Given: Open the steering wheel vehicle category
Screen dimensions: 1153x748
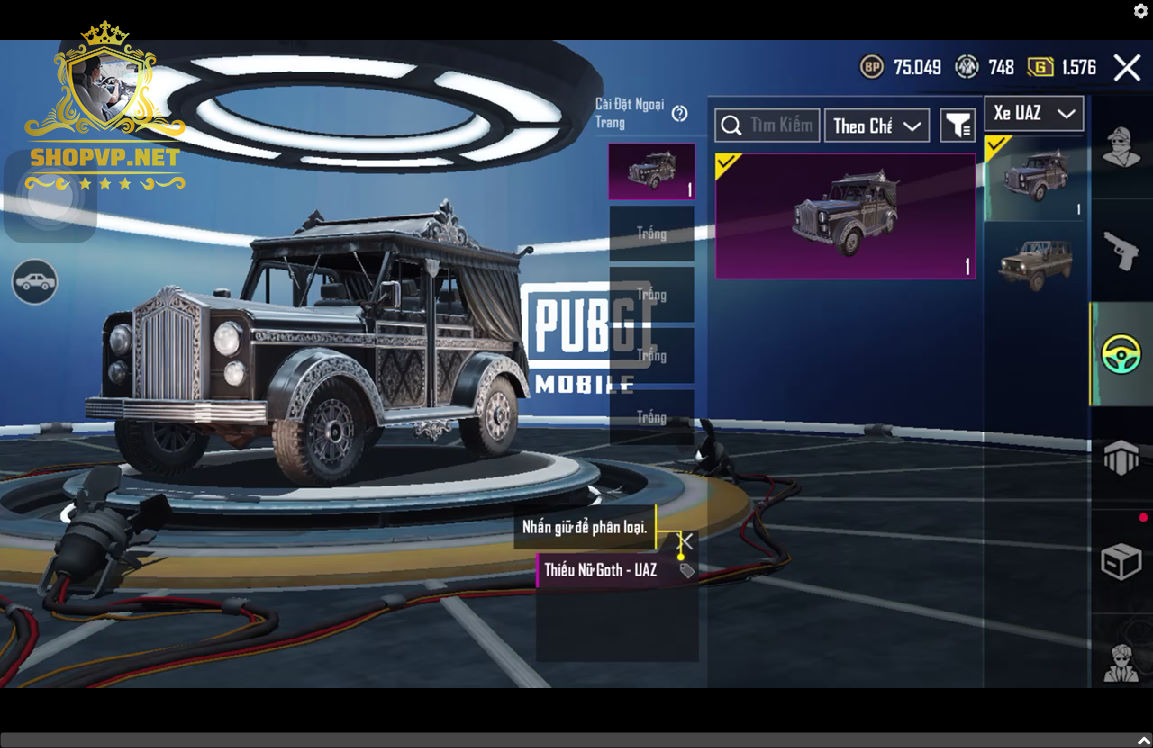Looking at the screenshot, I should coord(1121,354).
